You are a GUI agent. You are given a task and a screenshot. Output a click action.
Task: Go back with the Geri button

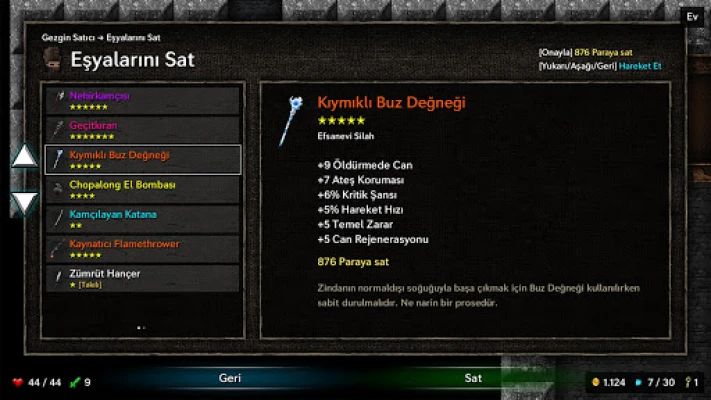coord(230,379)
